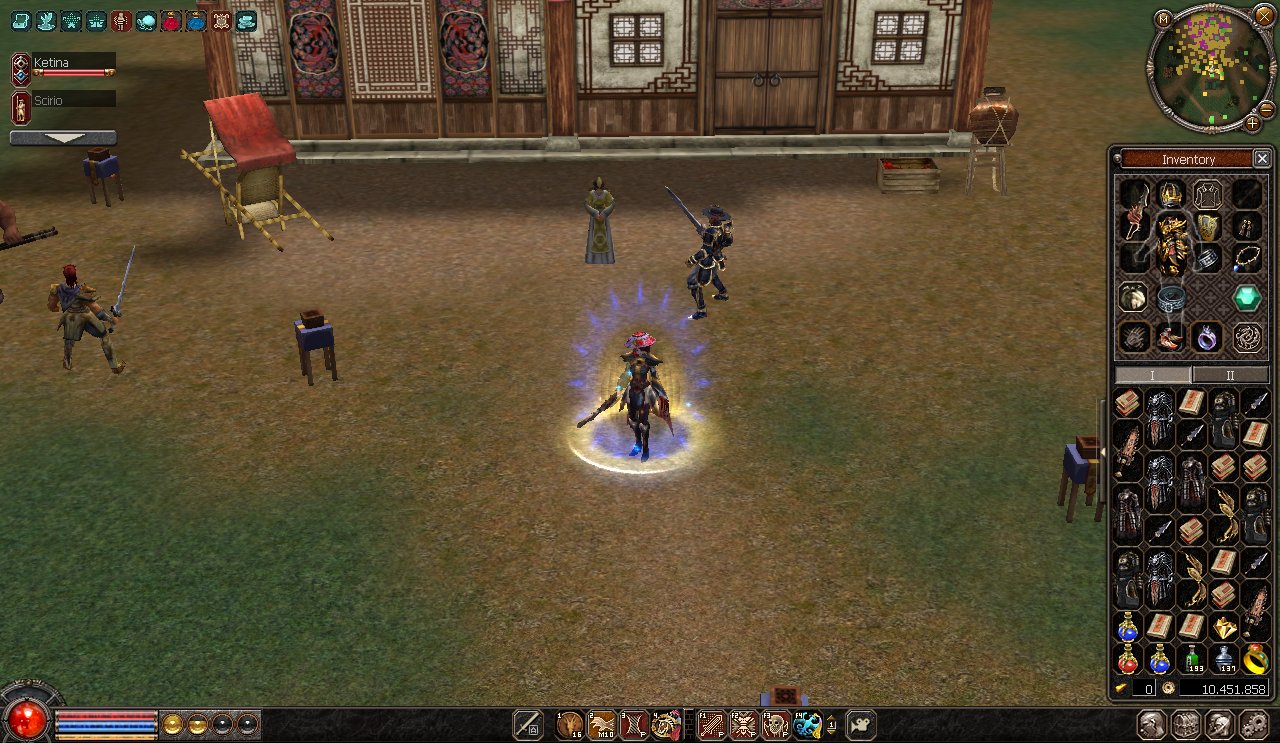Select the purple ring equipment slot
The image size is (1280, 743).
click(1208, 337)
